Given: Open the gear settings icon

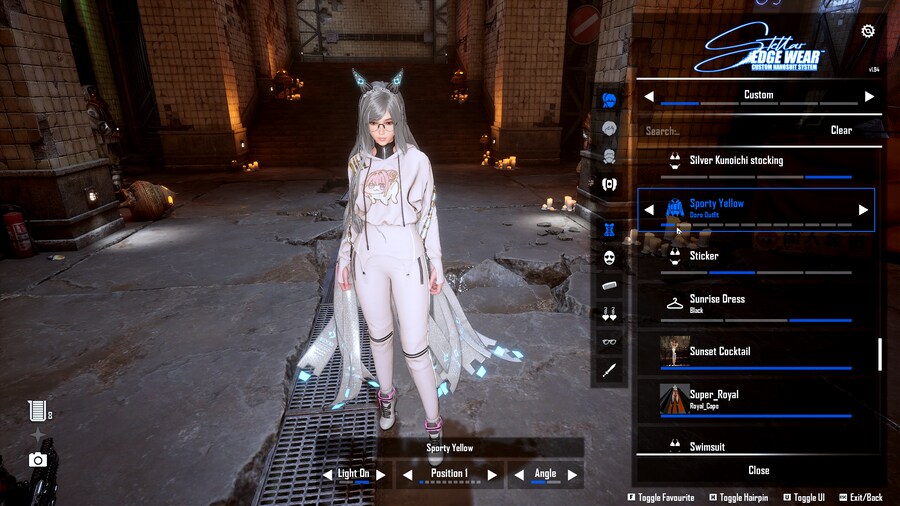Looking at the screenshot, I should [x=867, y=31].
